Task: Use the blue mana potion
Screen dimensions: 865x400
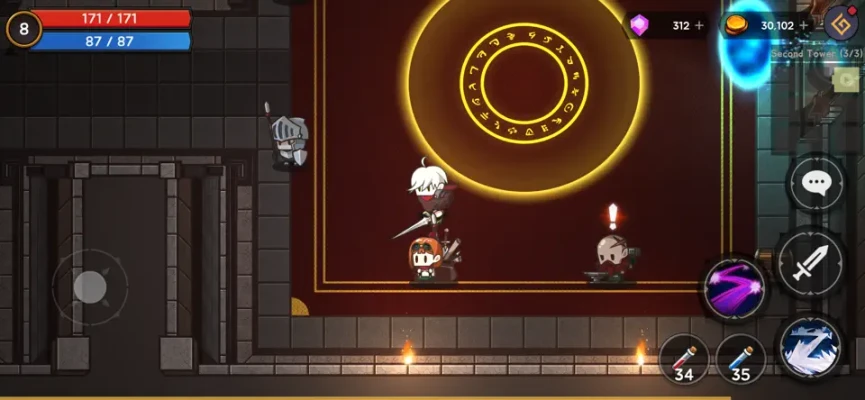Action: pyautogui.click(x=740, y=359)
